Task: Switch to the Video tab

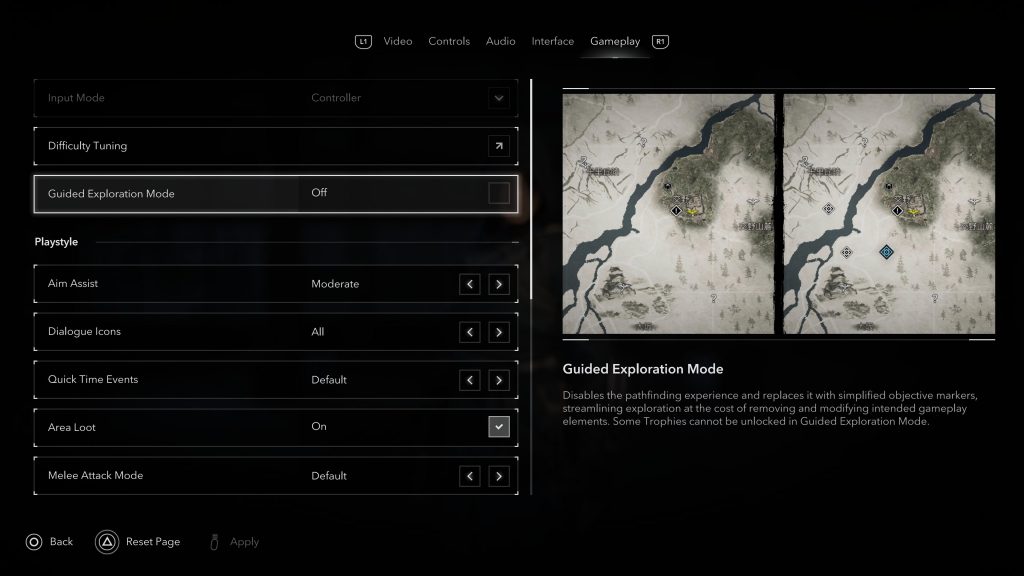Action: [397, 41]
